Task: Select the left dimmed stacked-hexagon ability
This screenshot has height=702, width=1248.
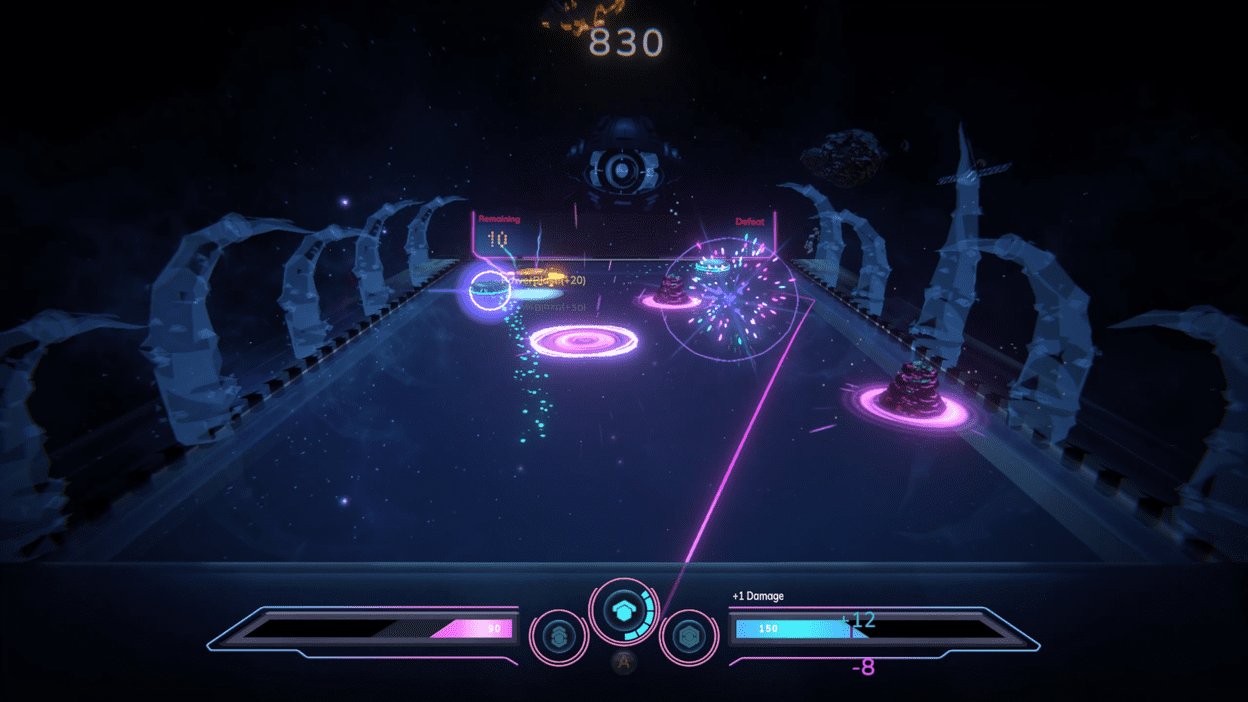Action: pyautogui.click(x=559, y=637)
